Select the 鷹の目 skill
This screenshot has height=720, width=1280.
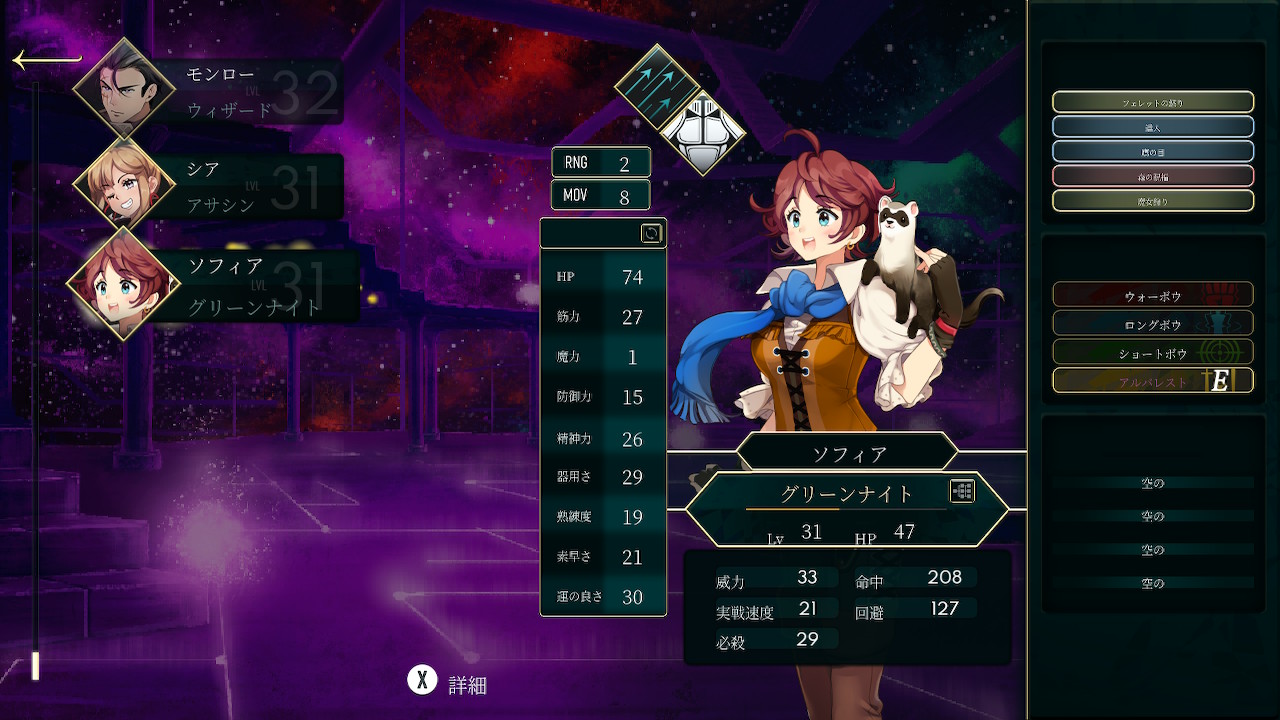(x=1152, y=152)
